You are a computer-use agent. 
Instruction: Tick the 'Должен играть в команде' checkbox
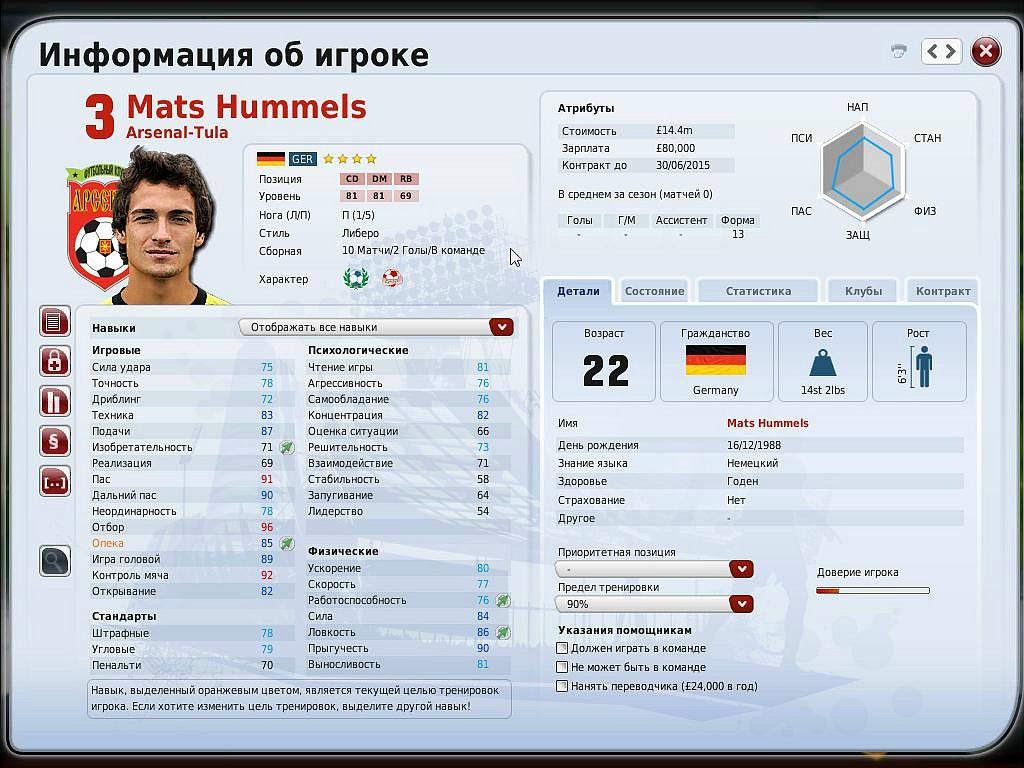point(562,649)
